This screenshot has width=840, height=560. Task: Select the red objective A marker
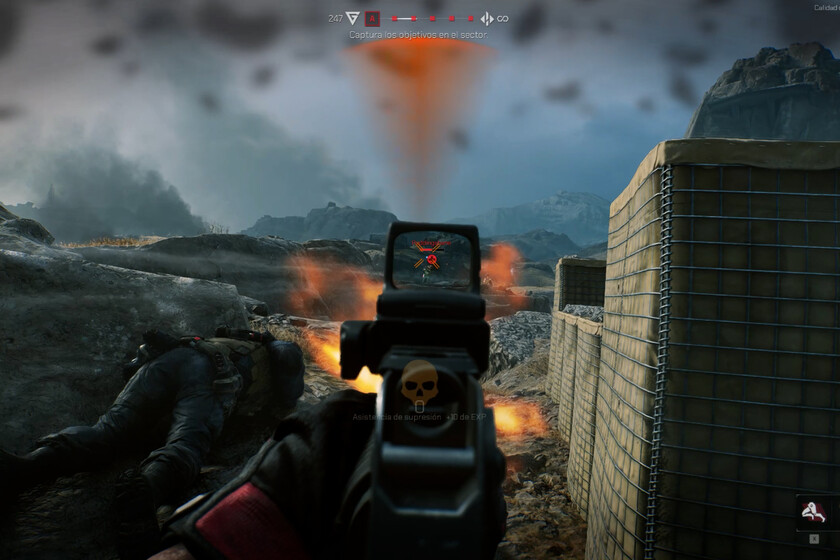tap(372, 18)
